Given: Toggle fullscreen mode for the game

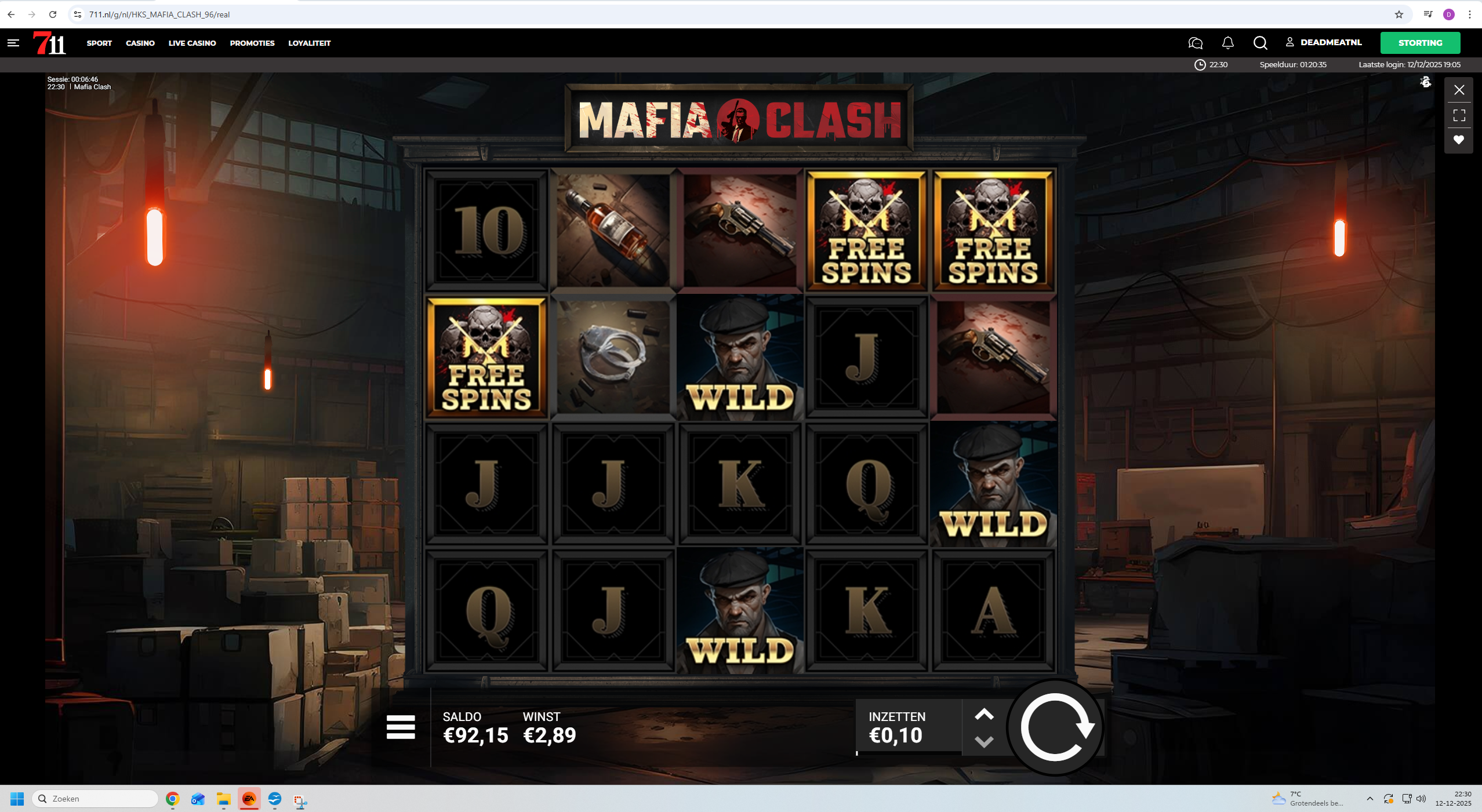Looking at the screenshot, I should [1459, 115].
